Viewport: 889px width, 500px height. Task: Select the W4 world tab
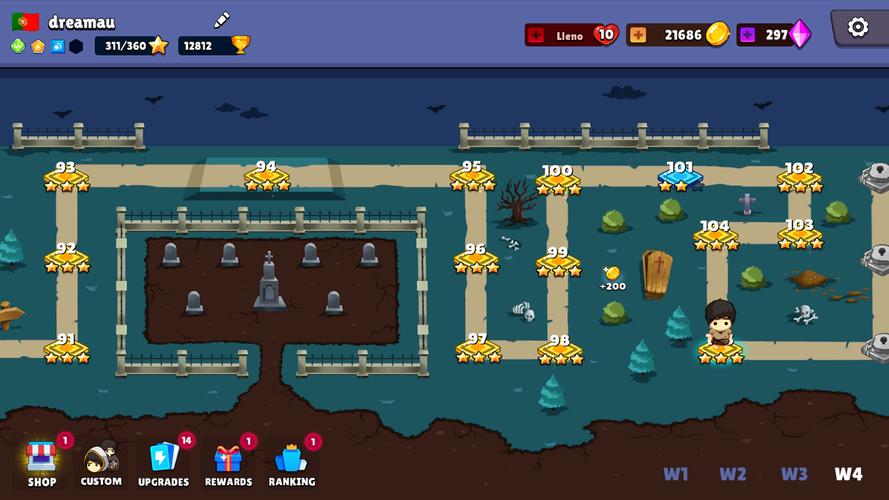tap(849, 474)
